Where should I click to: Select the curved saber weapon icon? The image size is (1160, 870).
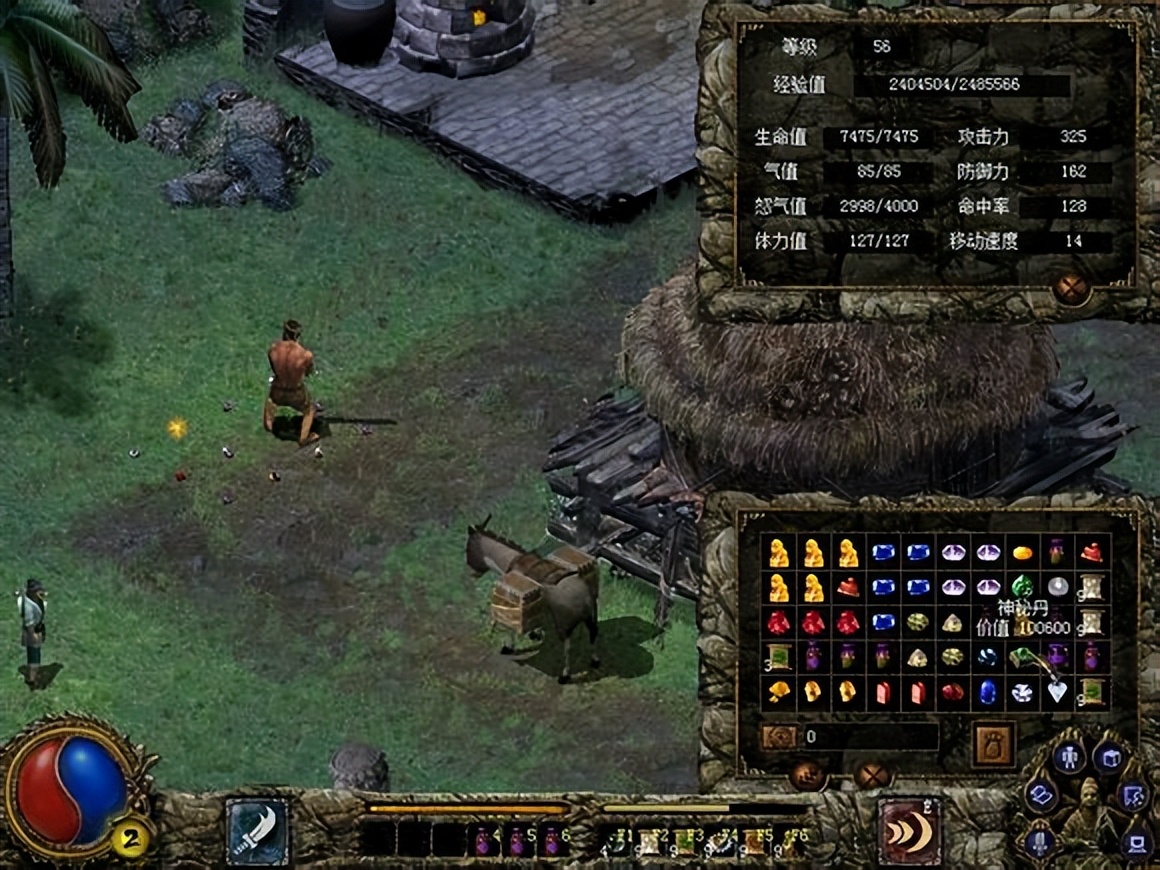256,831
